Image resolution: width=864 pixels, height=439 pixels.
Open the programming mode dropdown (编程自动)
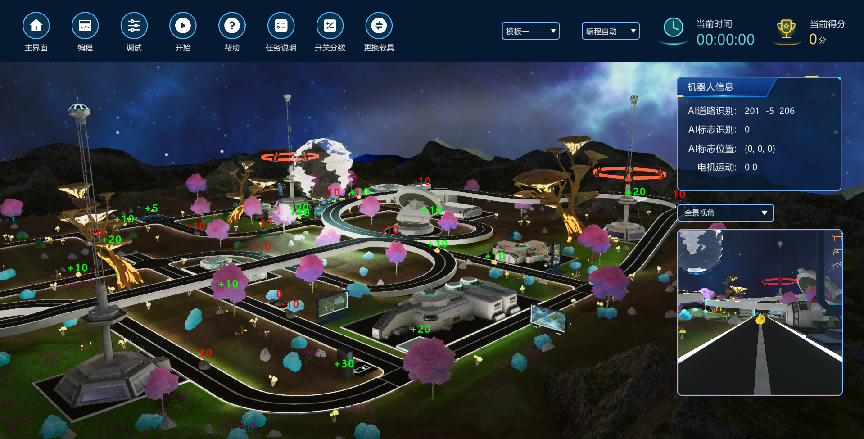(x=611, y=31)
